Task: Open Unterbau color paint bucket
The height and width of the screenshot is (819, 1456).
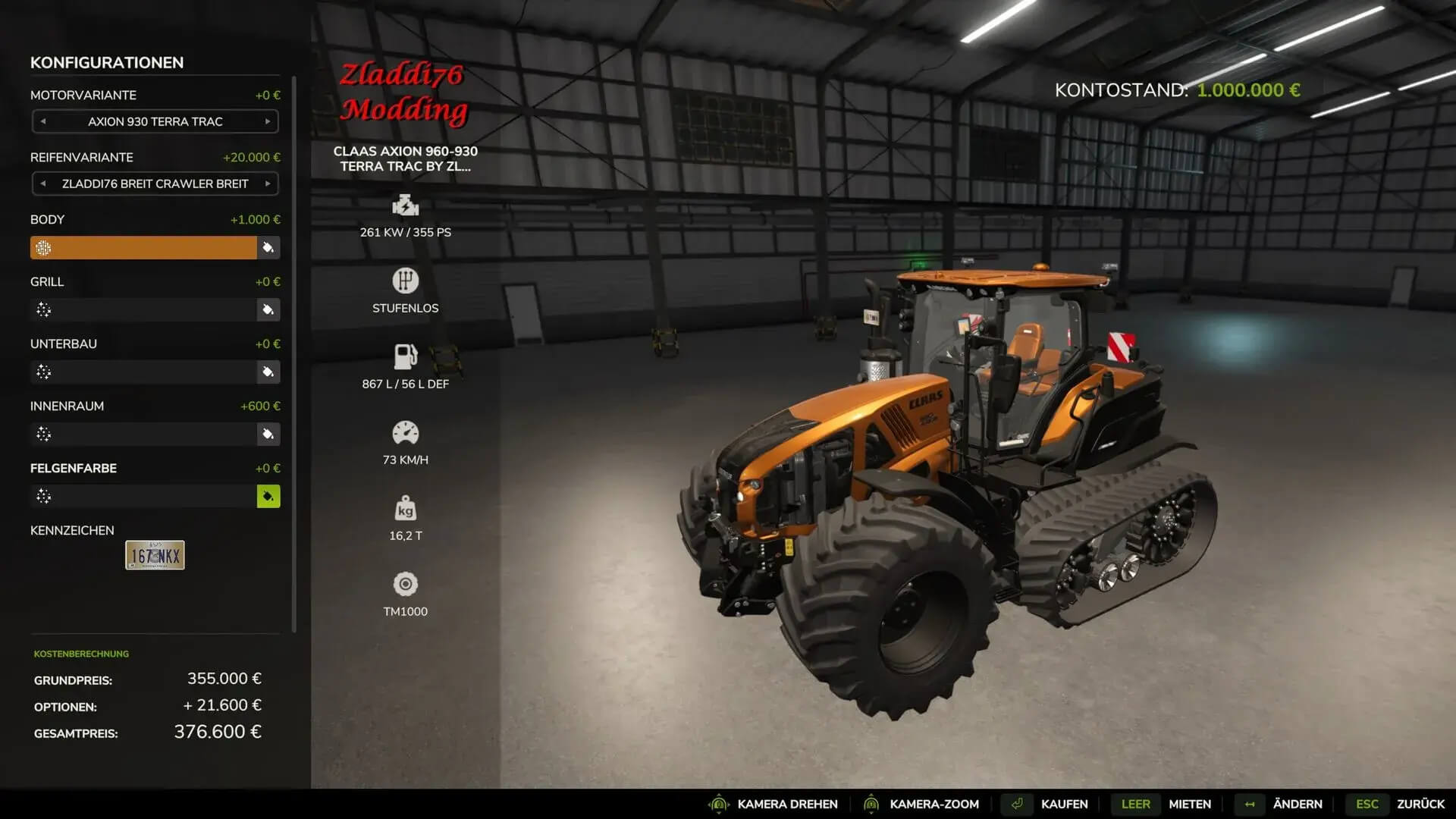Action: pos(268,372)
